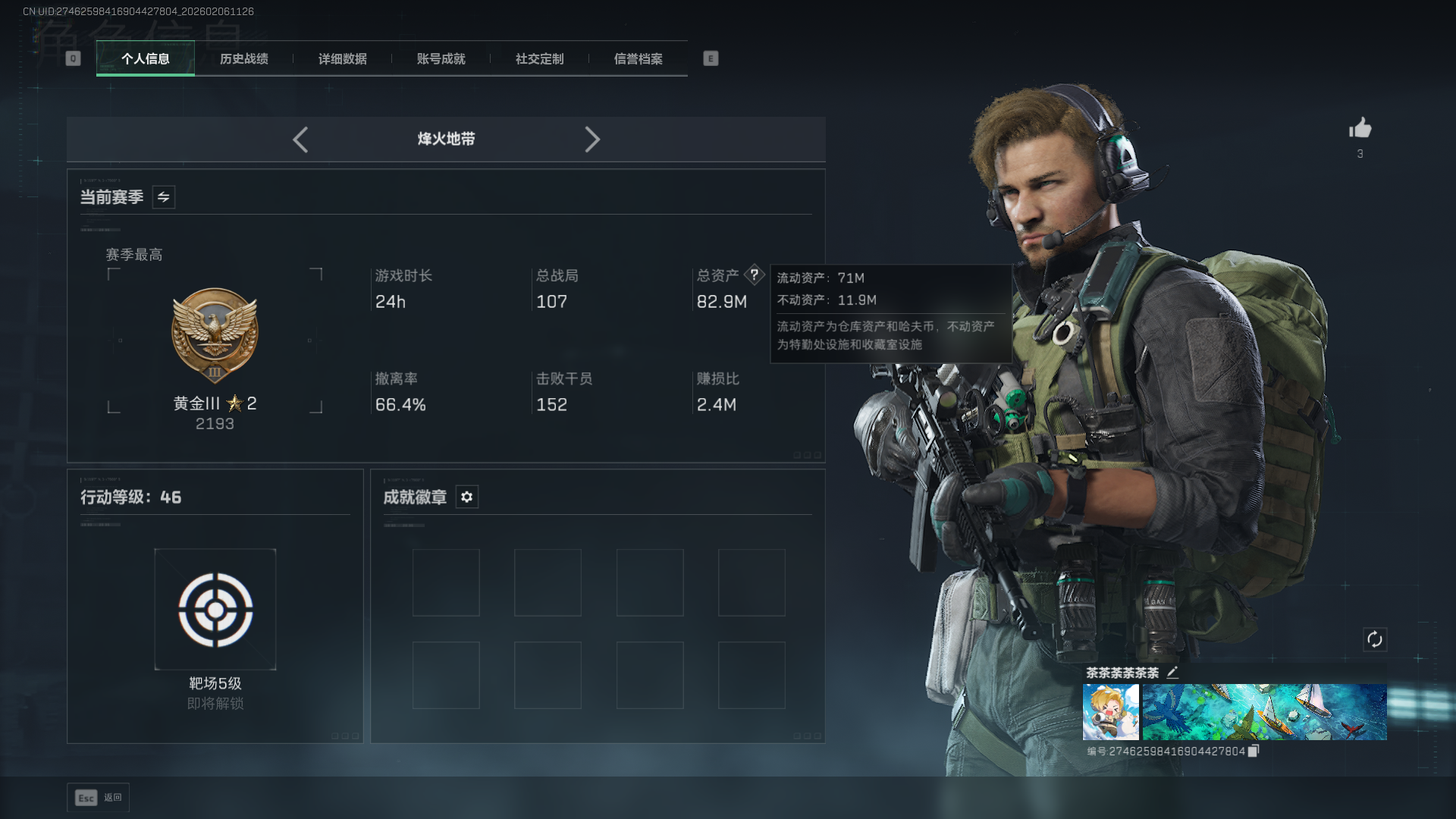Toggle the 当前赛季 season switch icon
The height and width of the screenshot is (819, 1456).
(x=164, y=197)
